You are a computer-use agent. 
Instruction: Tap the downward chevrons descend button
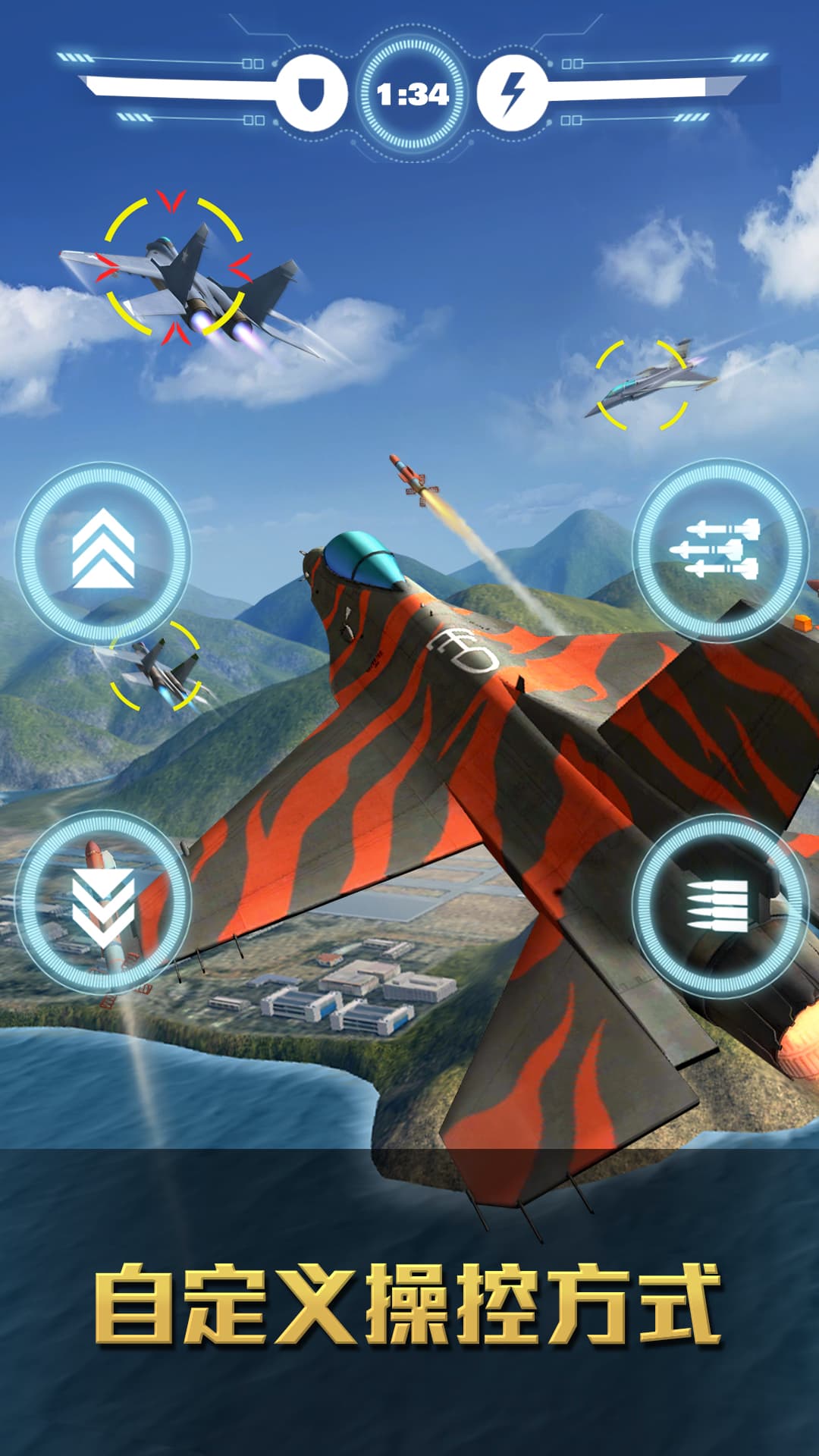102,902
